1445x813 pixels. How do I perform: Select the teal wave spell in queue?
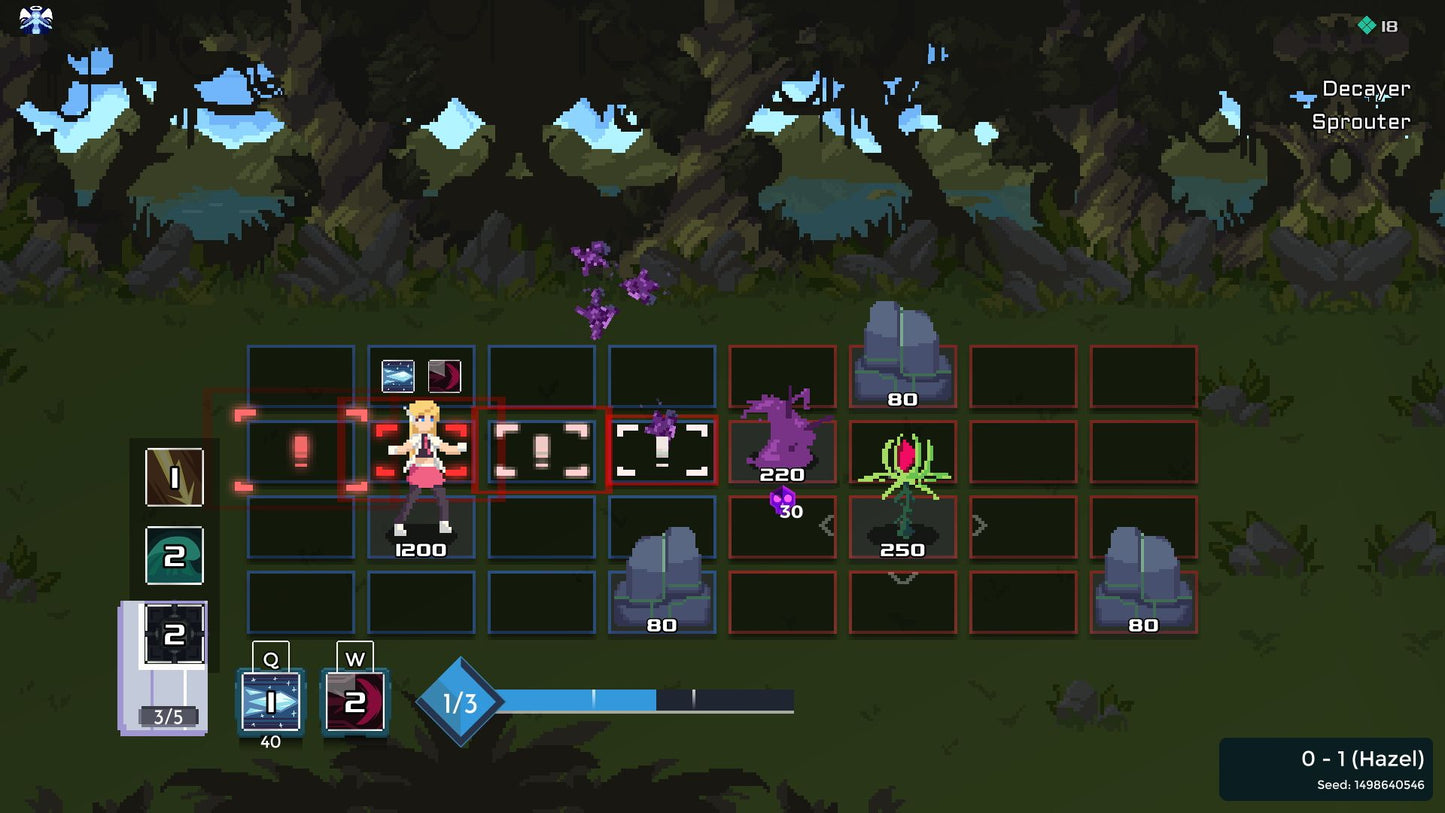[x=175, y=555]
